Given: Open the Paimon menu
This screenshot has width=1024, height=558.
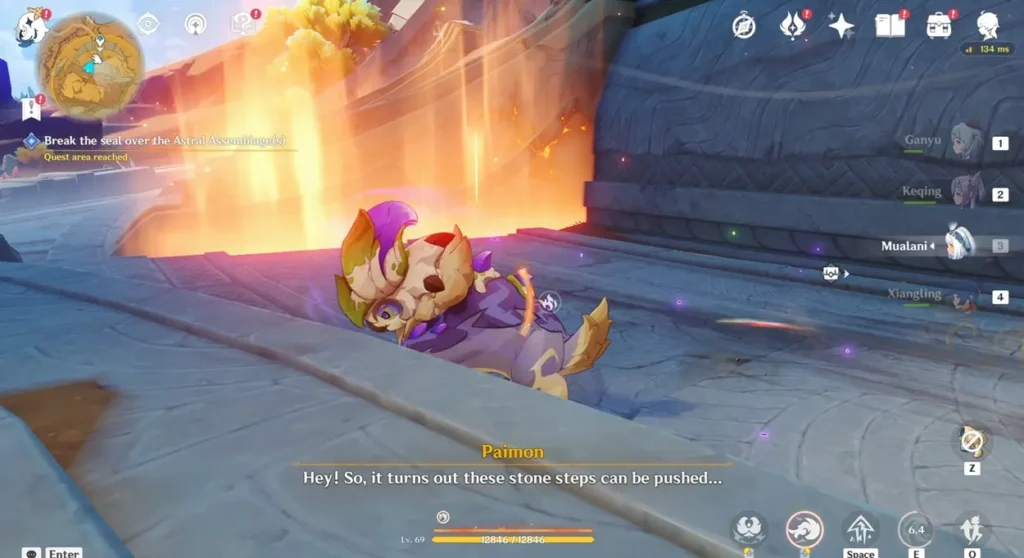Looking at the screenshot, I should click(30, 27).
